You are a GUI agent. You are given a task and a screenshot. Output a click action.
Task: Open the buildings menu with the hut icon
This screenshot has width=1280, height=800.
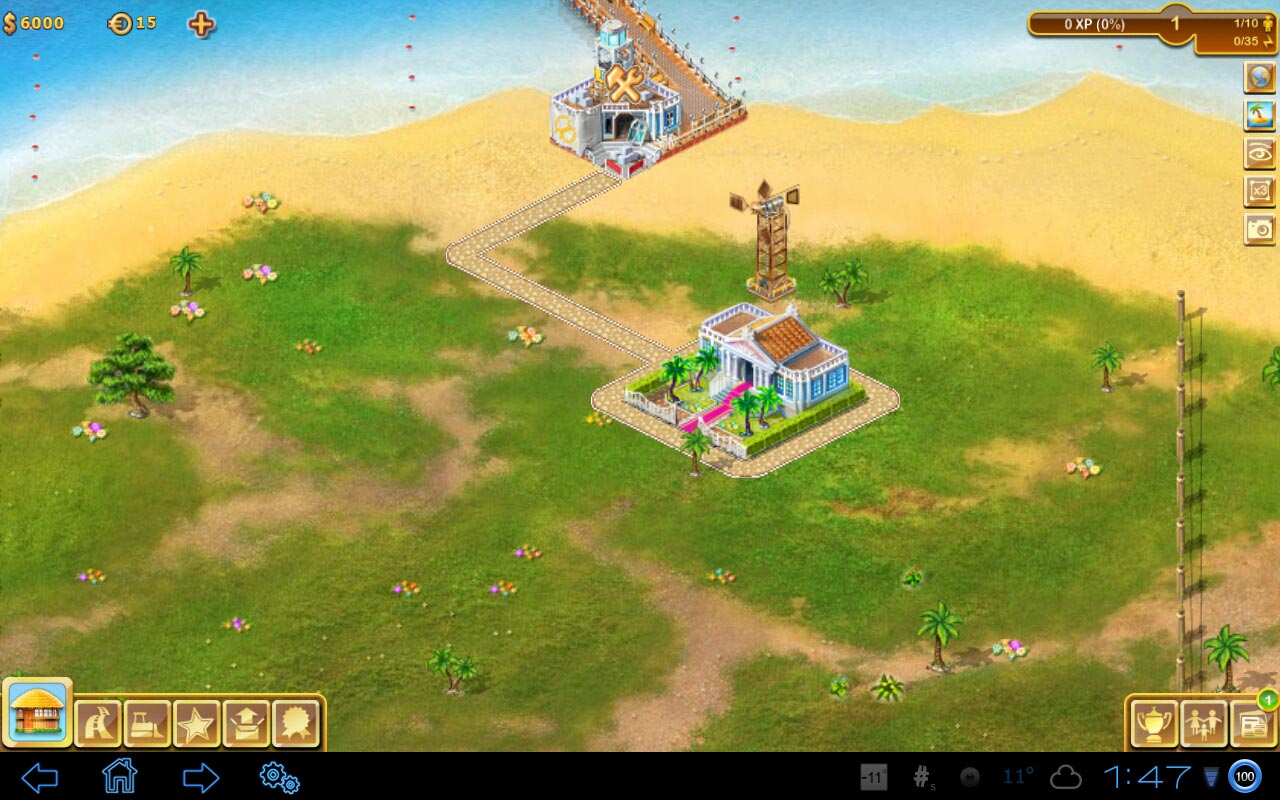(37, 713)
